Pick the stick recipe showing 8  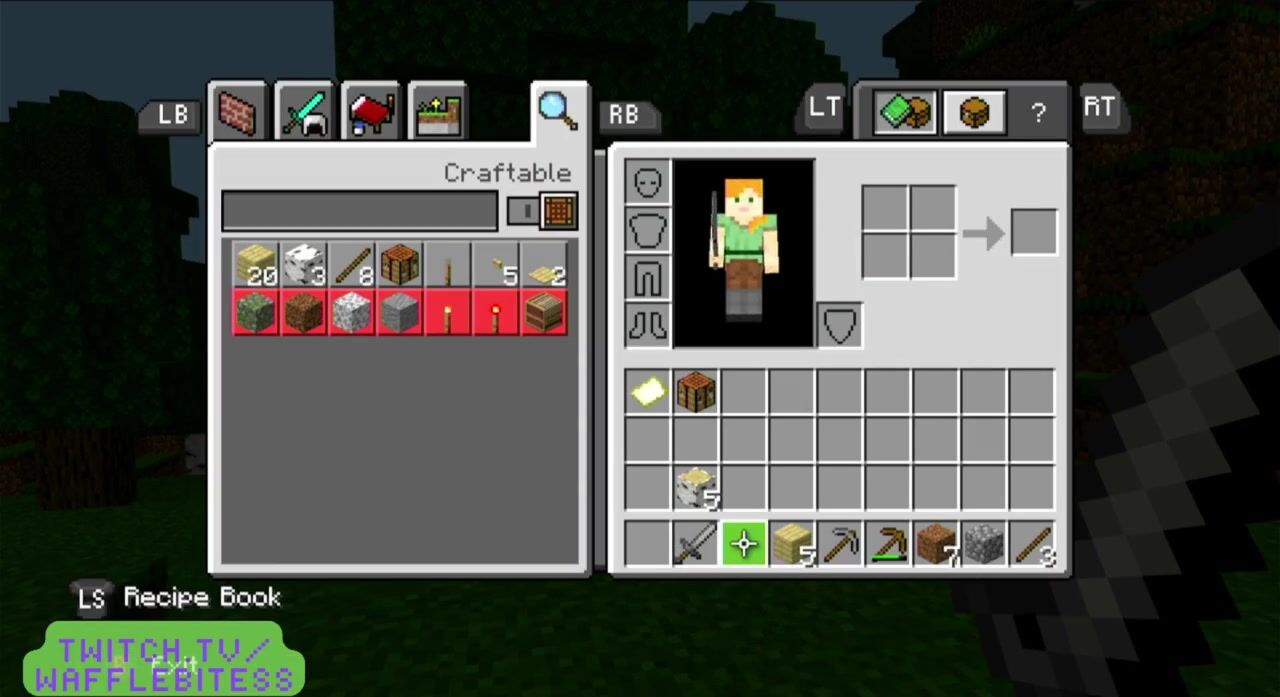coord(352,265)
